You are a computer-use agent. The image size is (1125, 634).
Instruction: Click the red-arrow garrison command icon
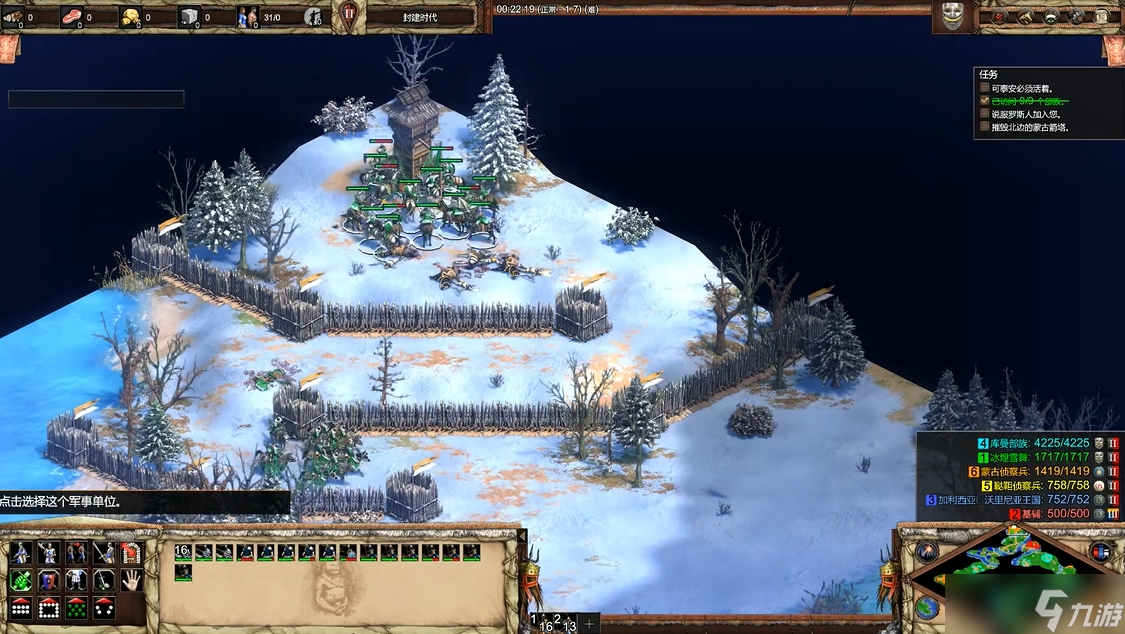[132, 553]
